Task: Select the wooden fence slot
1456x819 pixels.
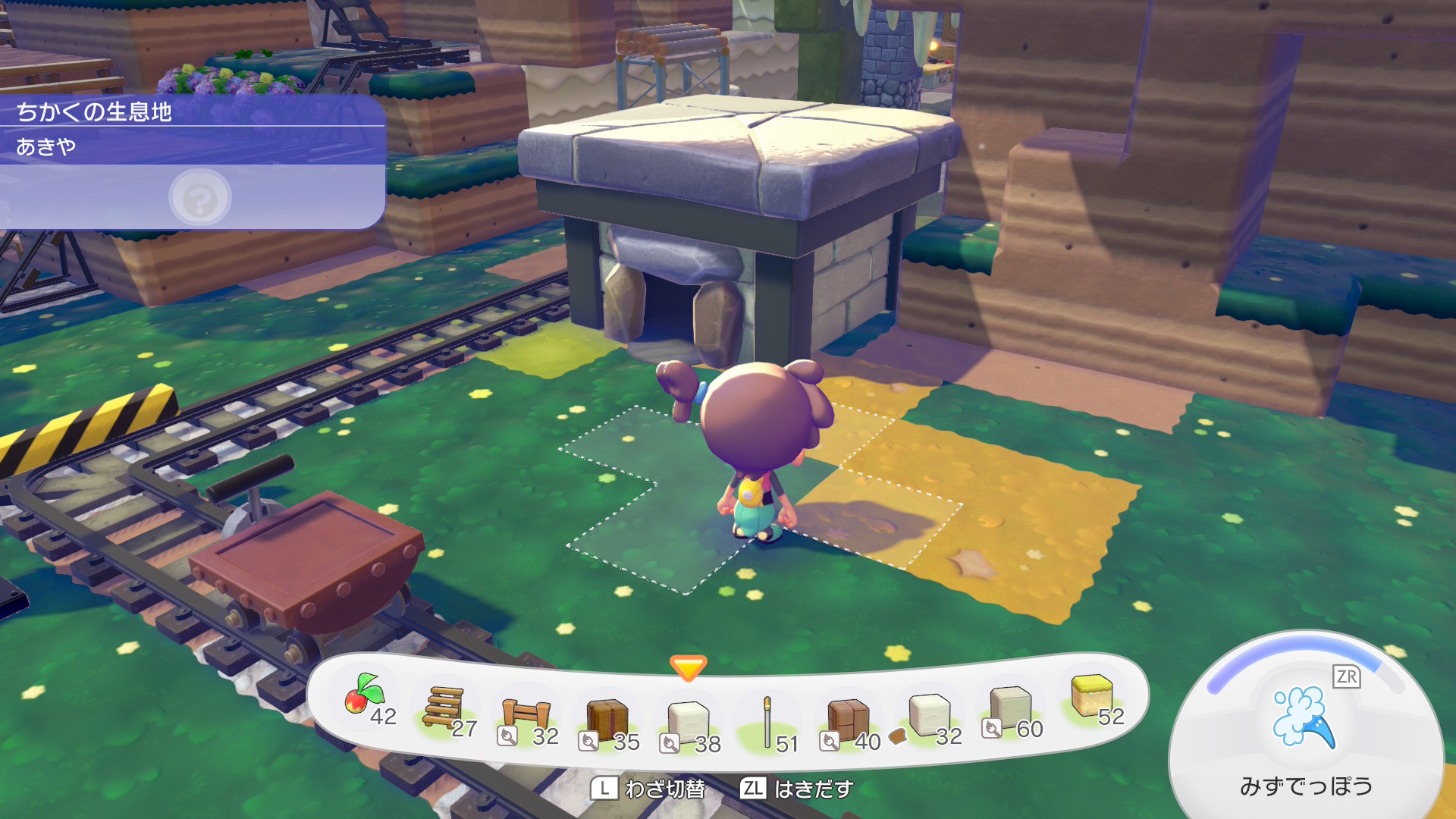Action: (526, 715)
